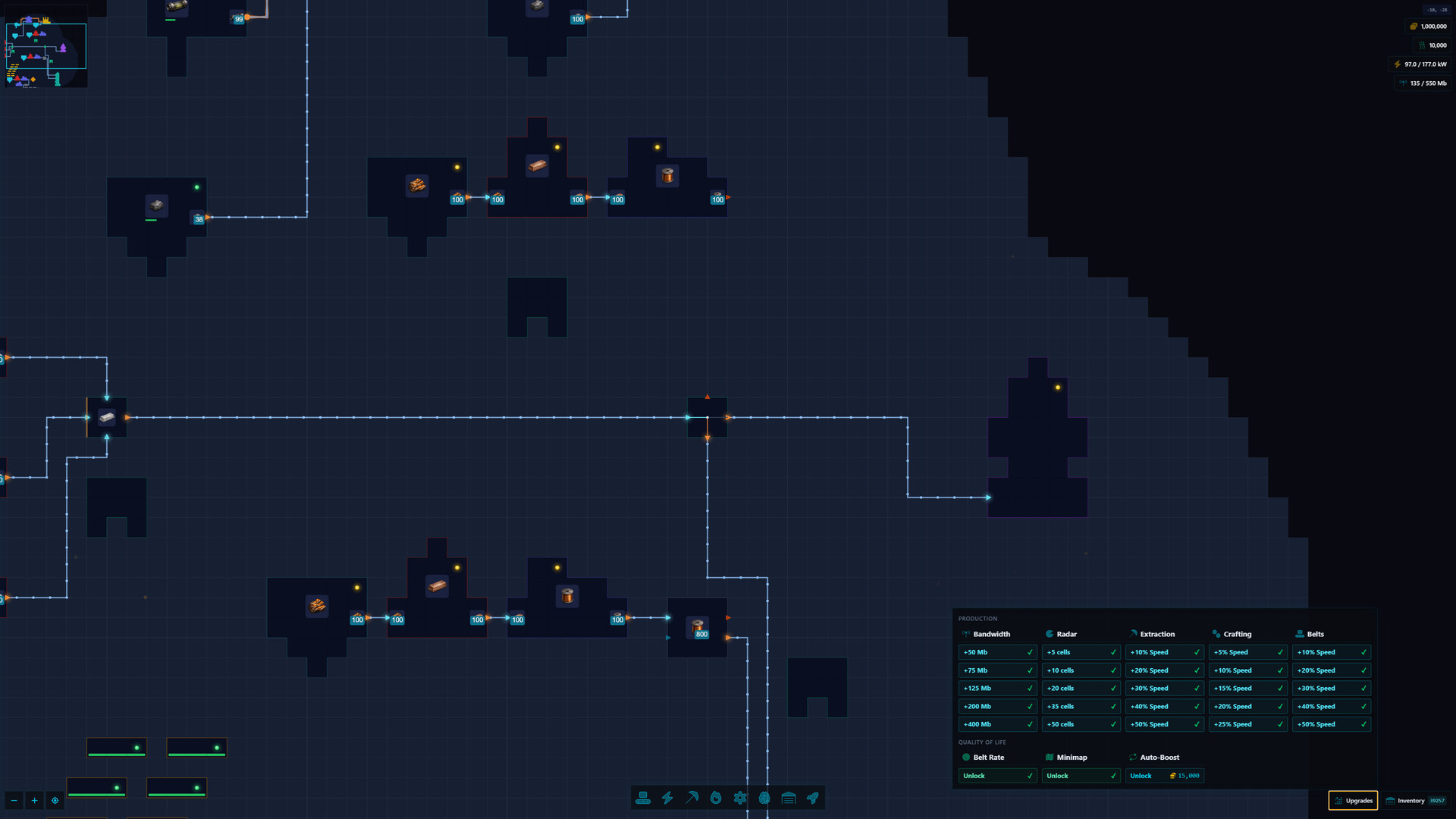This screenshot has height=819, width=1456.
Task: Open the Upgrades panel
Action: (x=1353, y=800)
